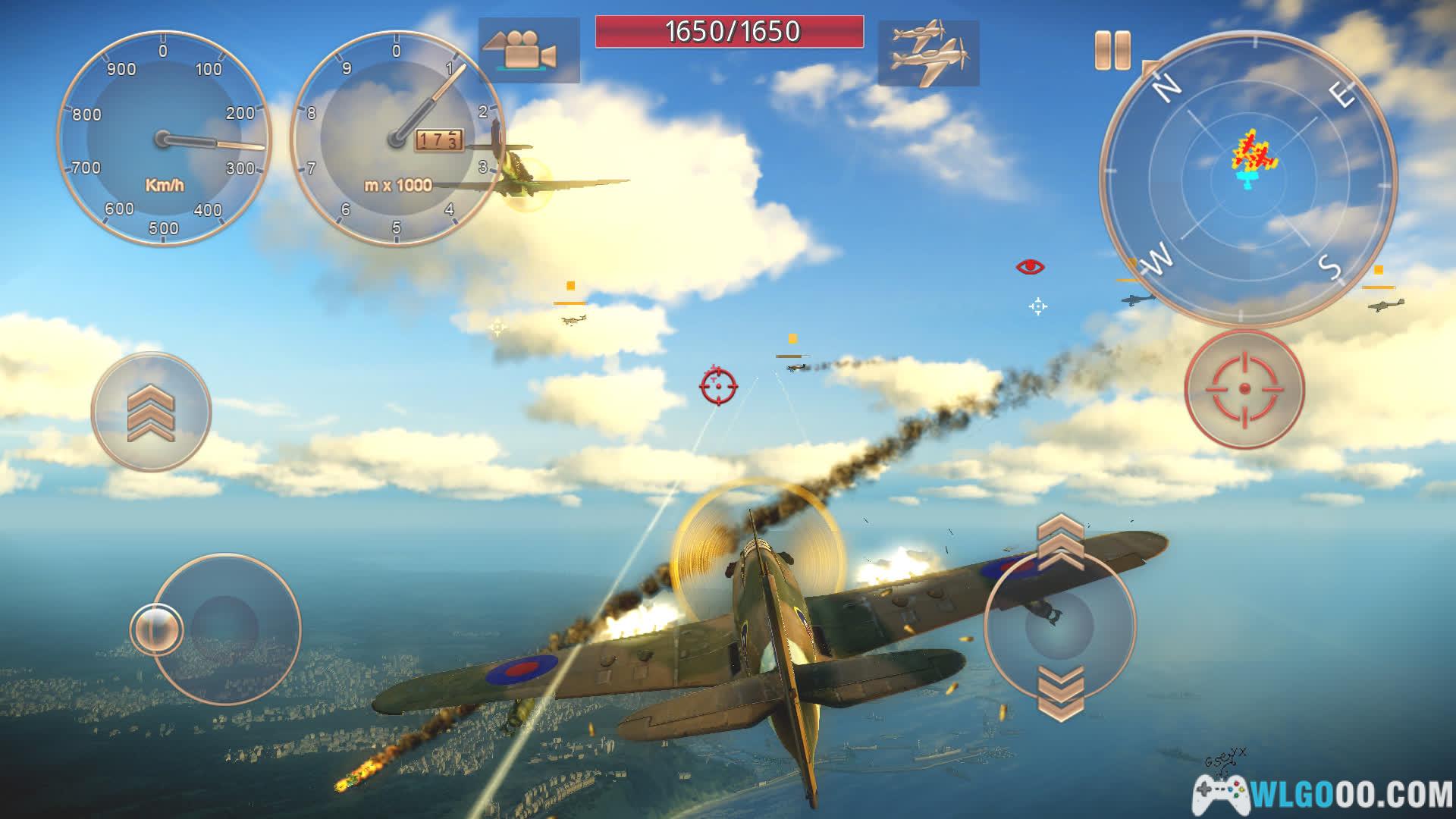Fire guns with the red crosshair button
Viewport: 1456px width, 819px height.
[1244, 388]
